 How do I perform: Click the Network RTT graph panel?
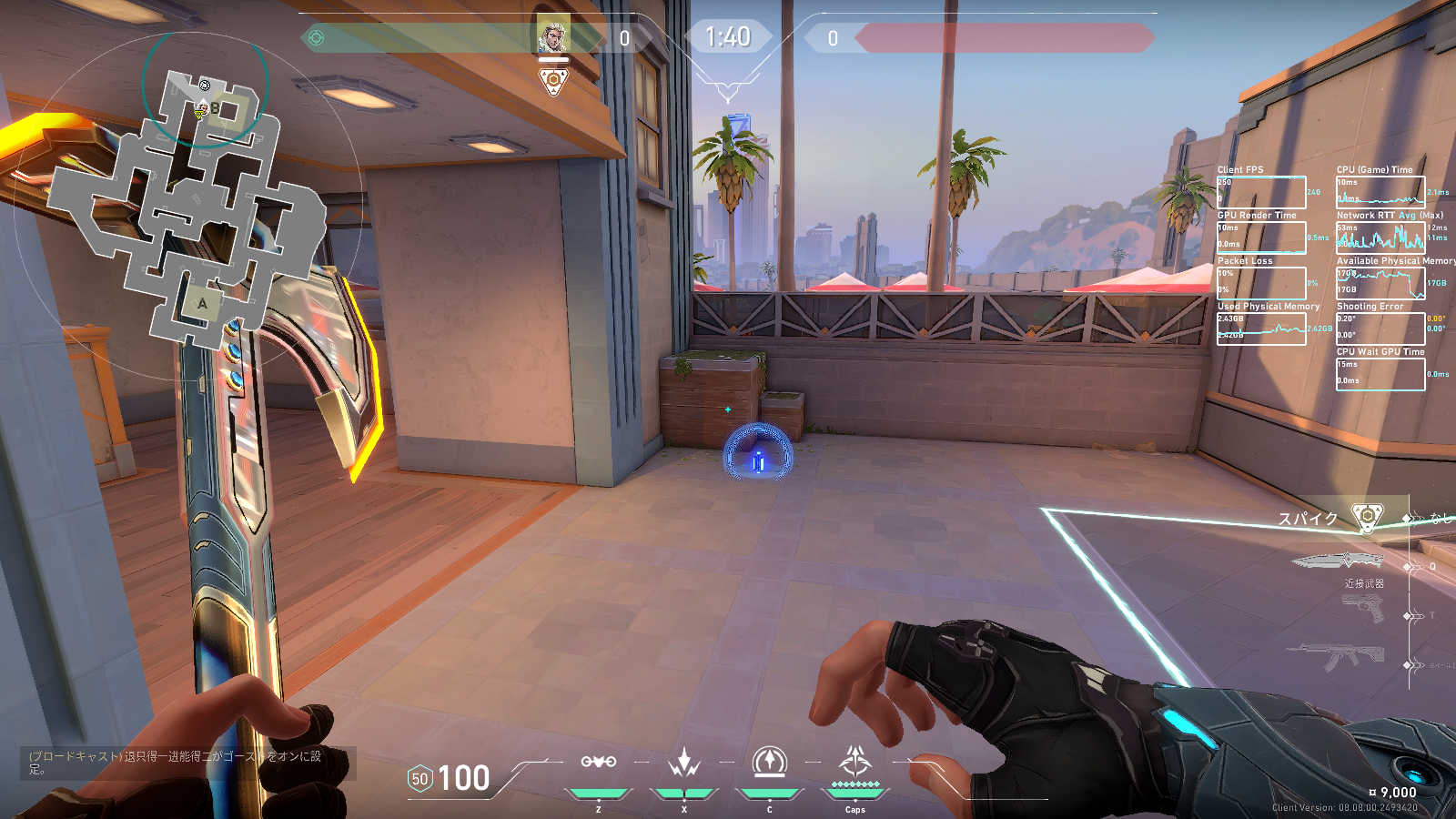point(1380,237)
